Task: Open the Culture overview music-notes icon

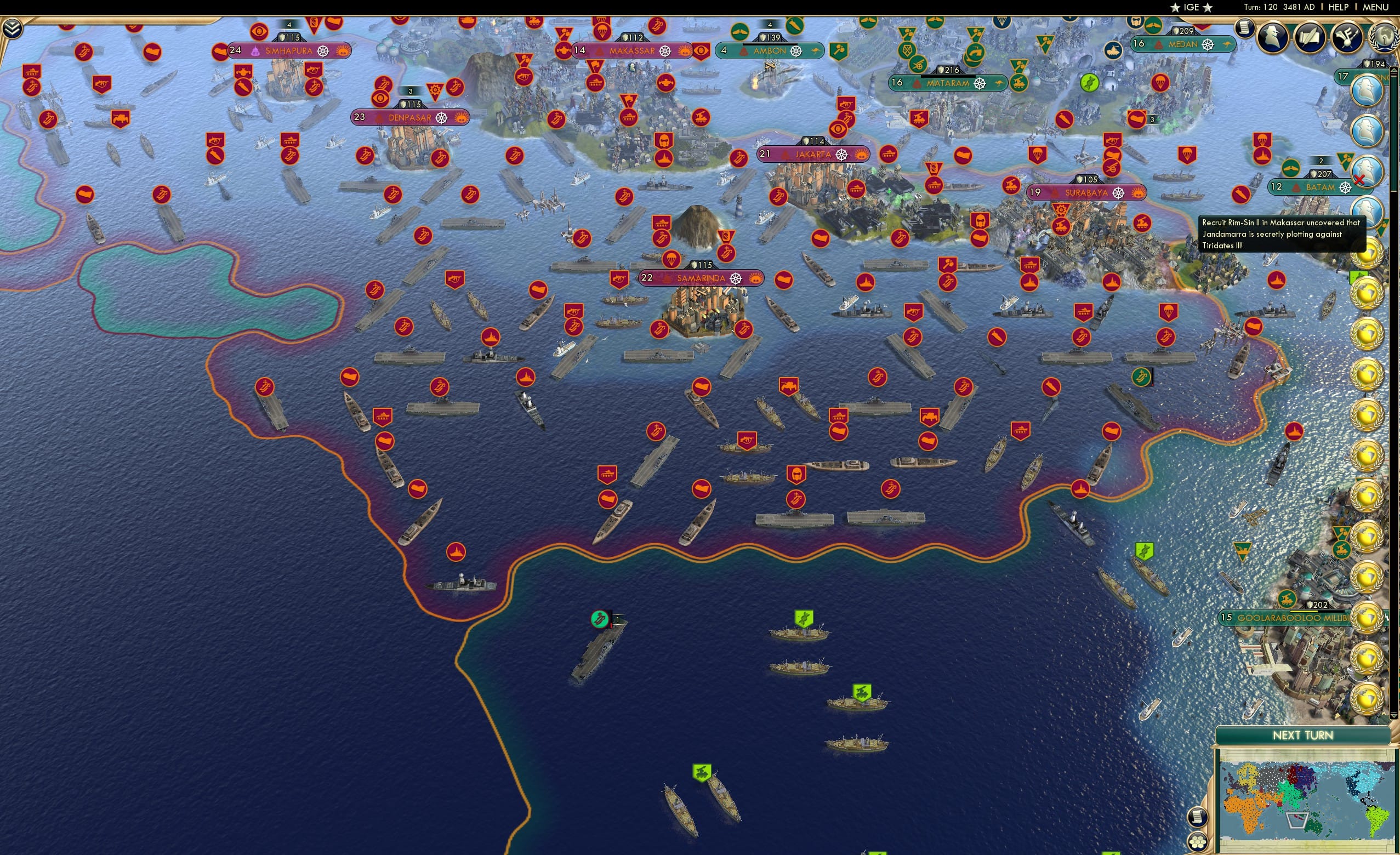Action: [1347, 36]
